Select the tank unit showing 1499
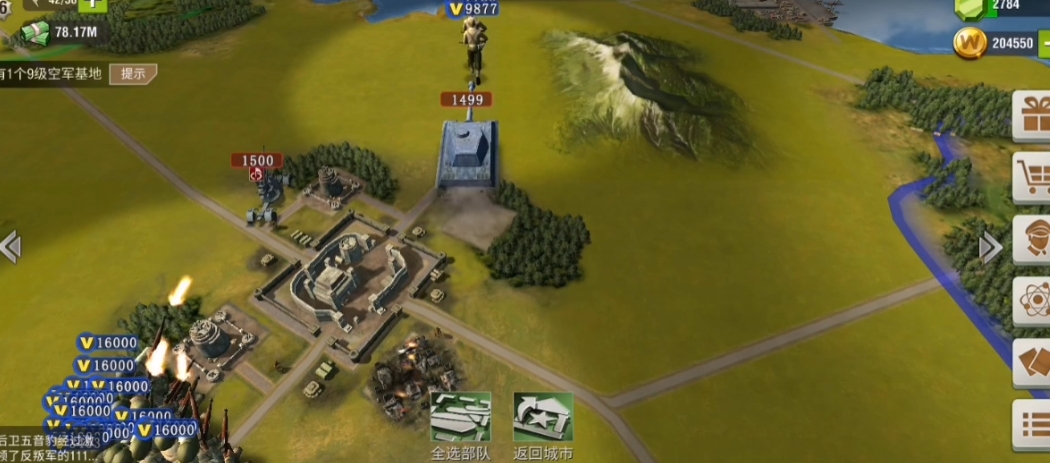 pyautogui.click(x=468, y=155)
